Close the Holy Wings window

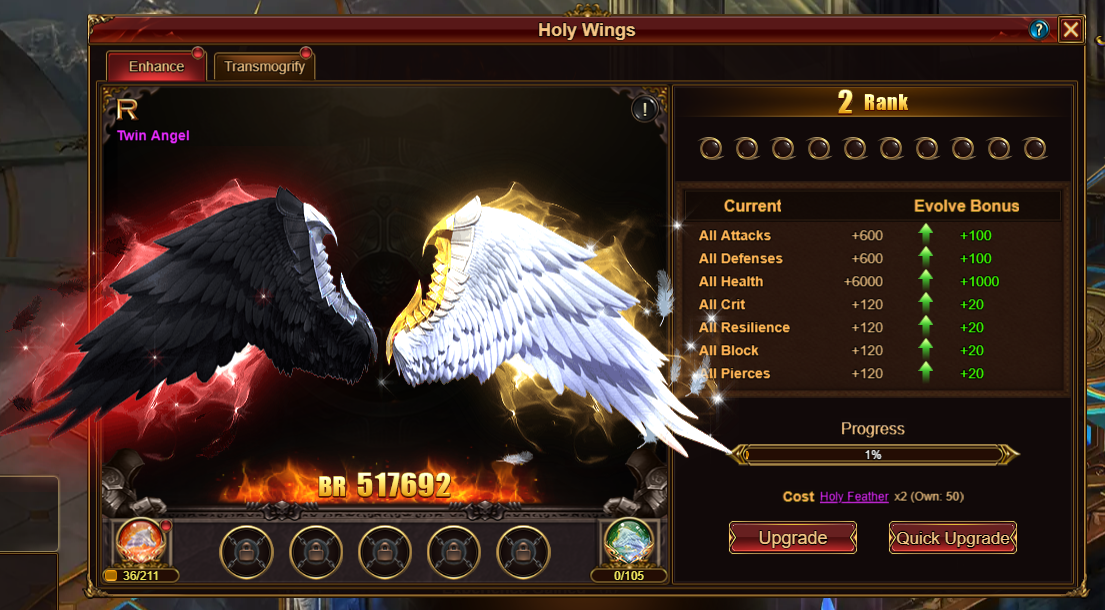[1071, 30]
